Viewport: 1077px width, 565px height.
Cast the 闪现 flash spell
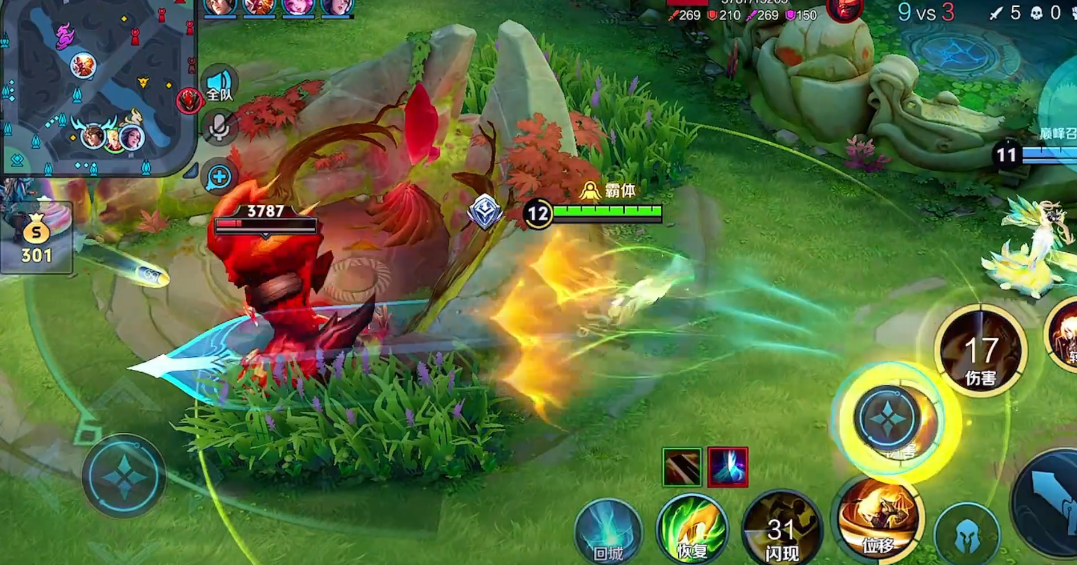[x=781, y=528]
